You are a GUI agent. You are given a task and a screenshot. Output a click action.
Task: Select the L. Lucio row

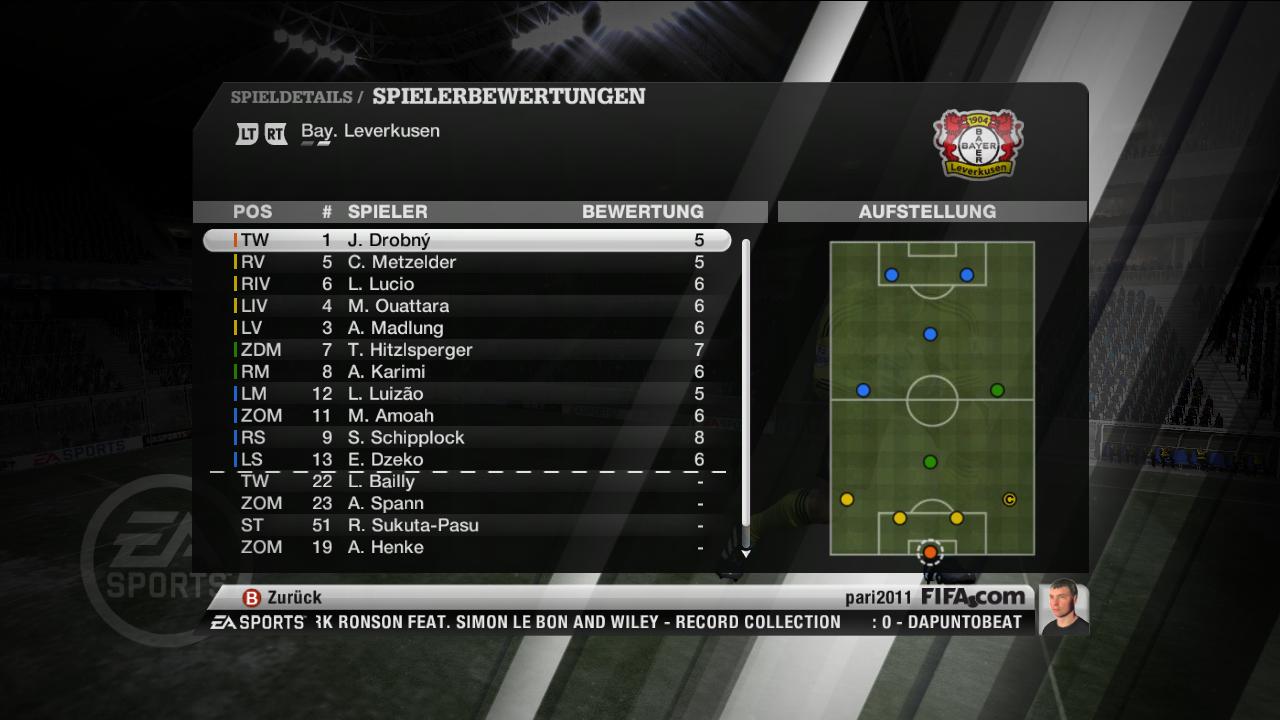click(466, 285)
